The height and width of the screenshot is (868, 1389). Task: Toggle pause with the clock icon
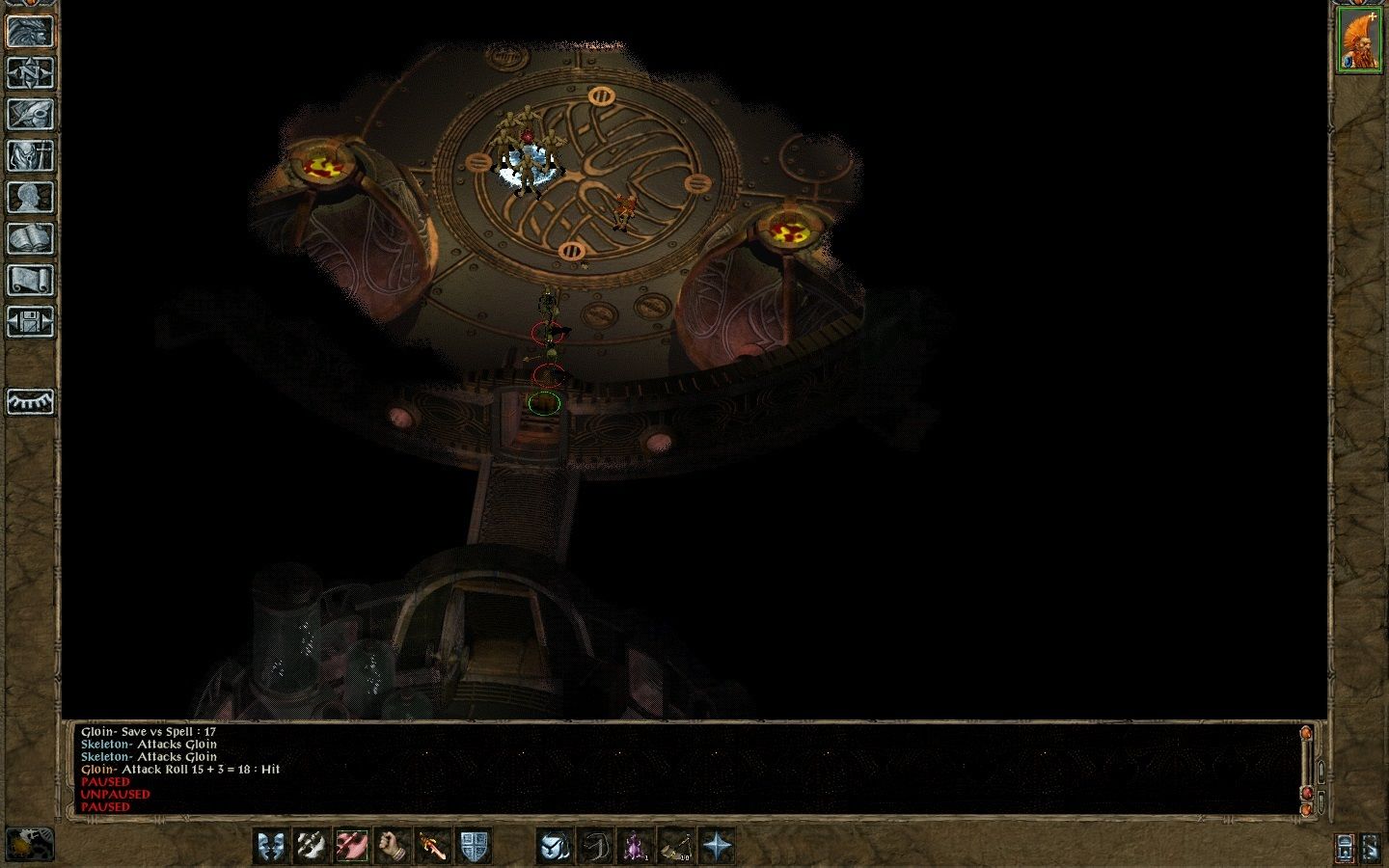30,845
